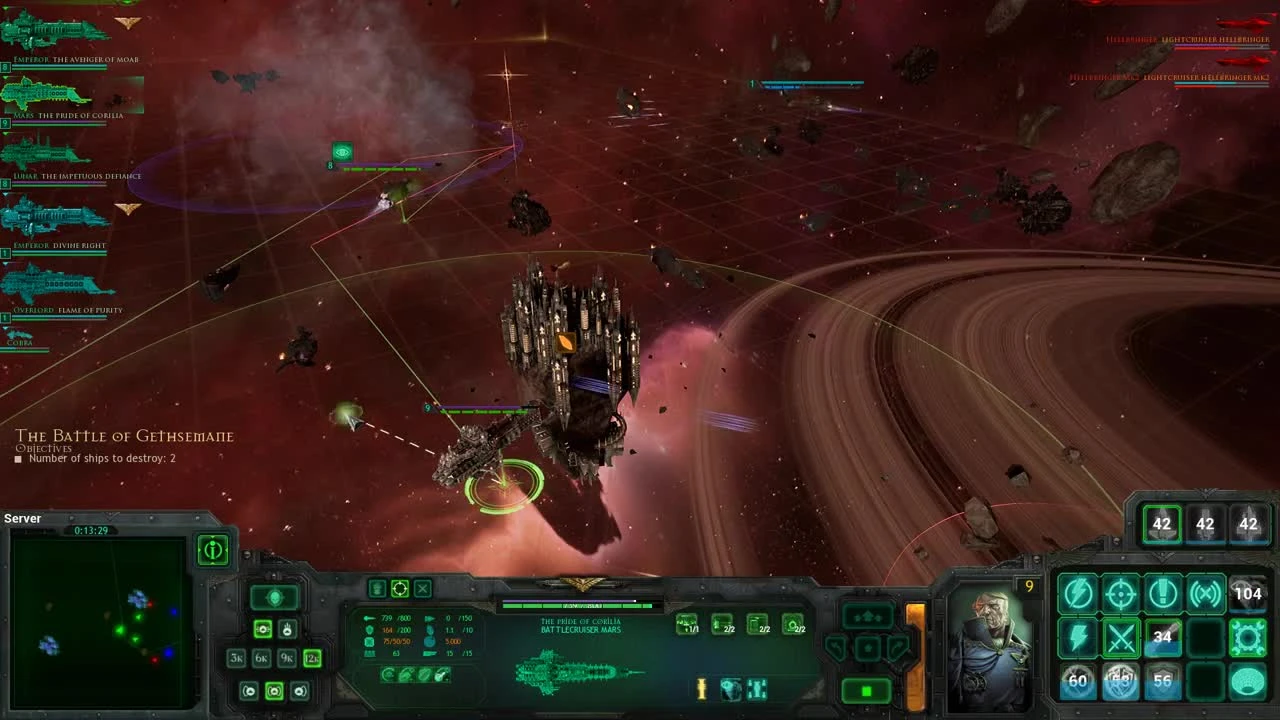Click the minimap in the bottom left
Image resolution: width=1280 pixels, height=720 pixels.
(100, 620)
